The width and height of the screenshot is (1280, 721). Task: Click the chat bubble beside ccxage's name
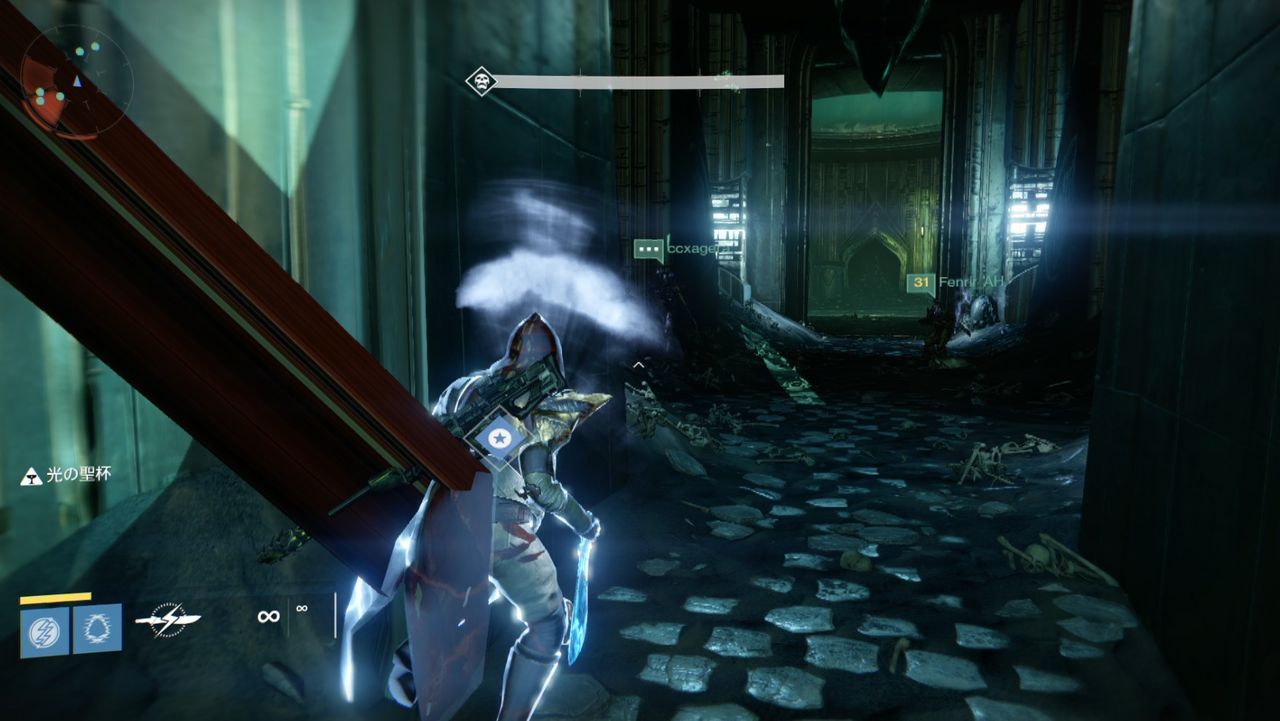pos(649,249)
